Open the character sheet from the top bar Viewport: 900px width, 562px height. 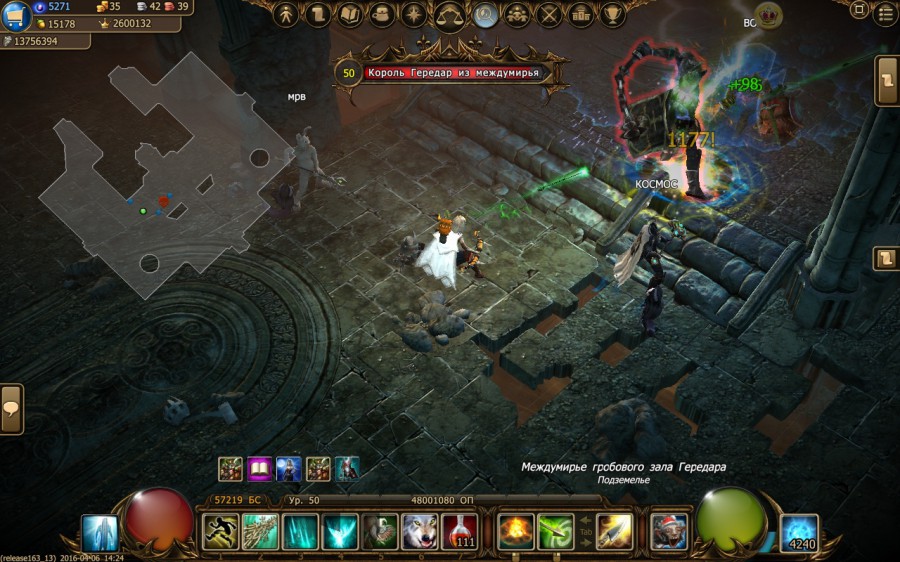pyautogui.click(x=287, y=15)
